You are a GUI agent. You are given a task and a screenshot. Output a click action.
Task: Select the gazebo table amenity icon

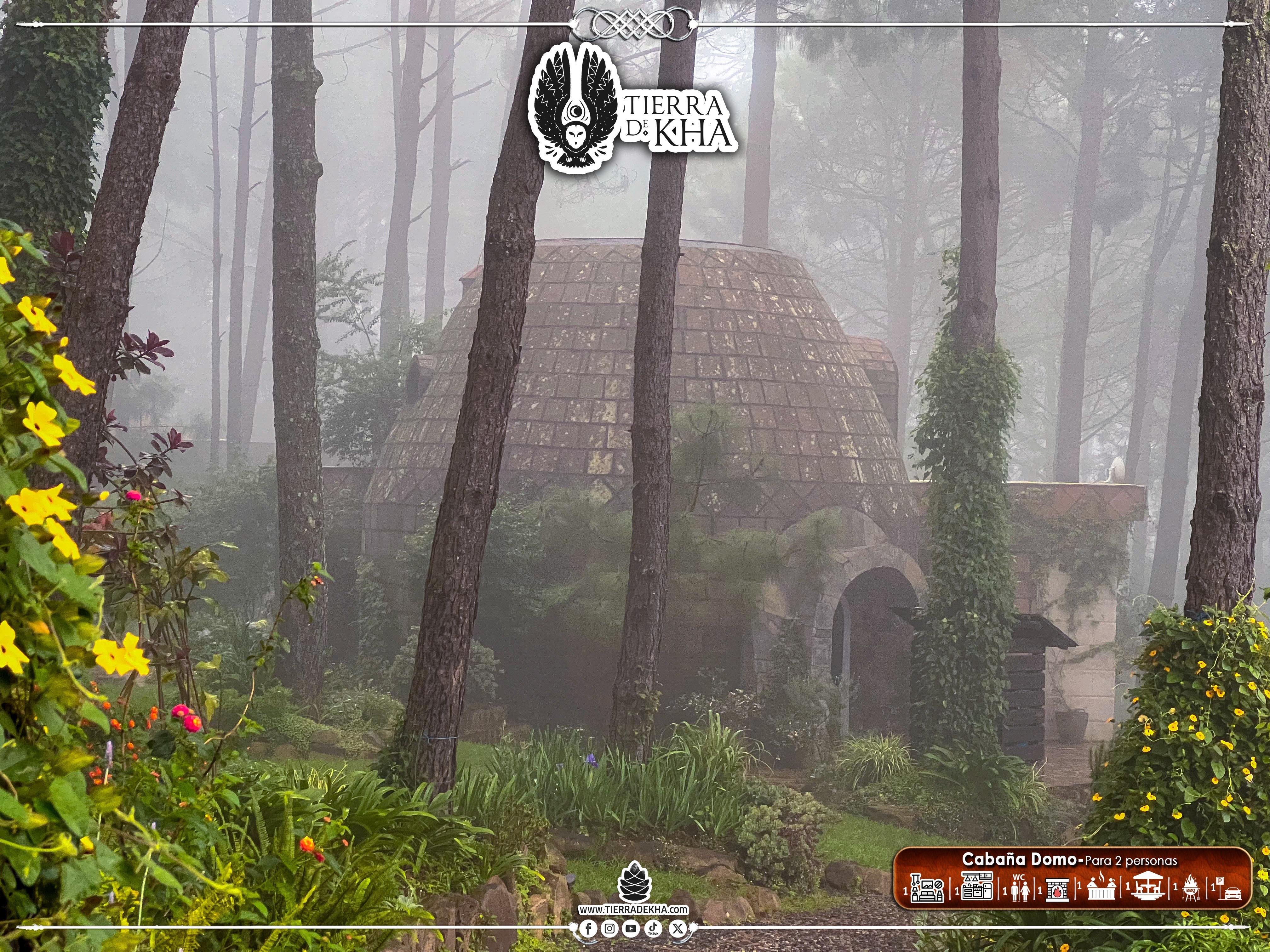point(1151,889)
